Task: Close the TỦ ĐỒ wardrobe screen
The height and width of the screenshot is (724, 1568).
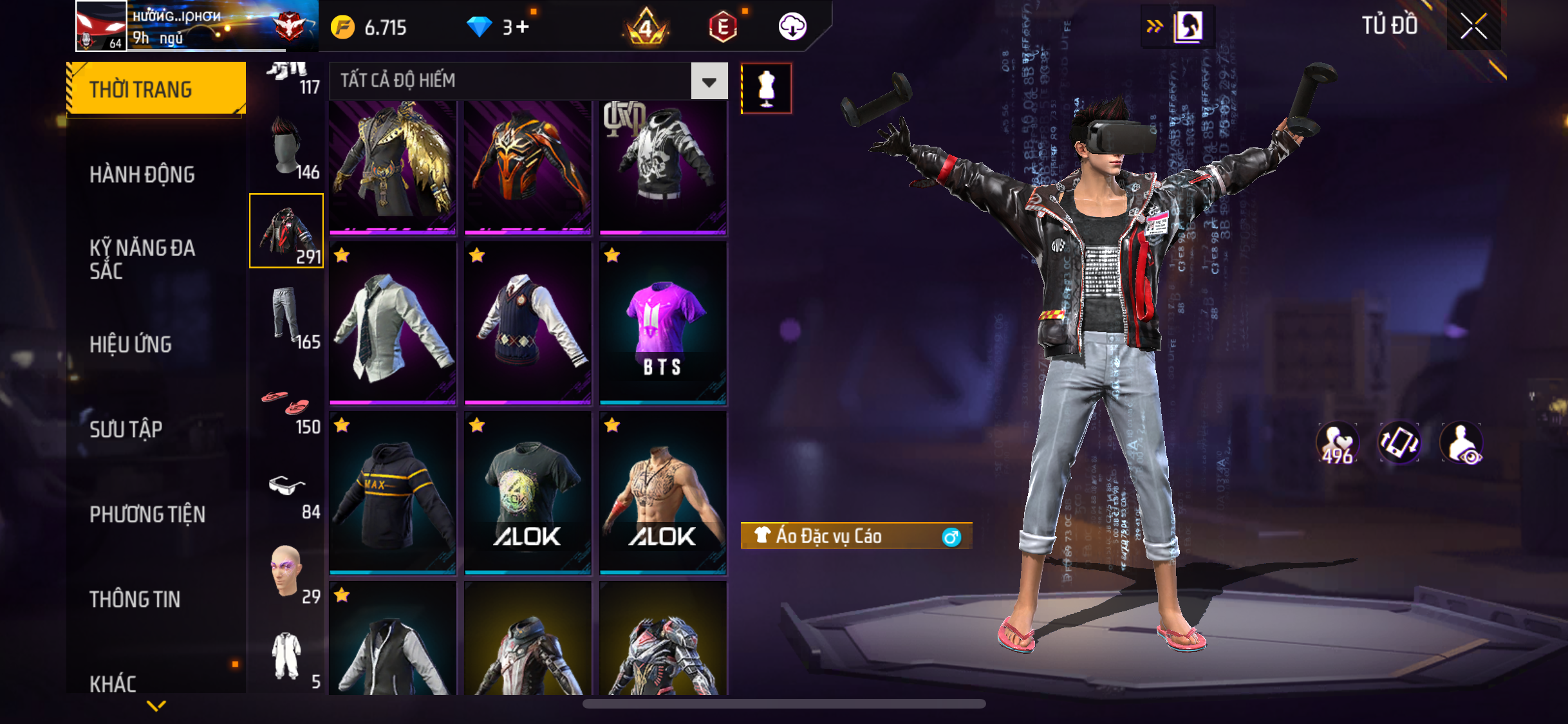Action: click(x=1473, y=26)
